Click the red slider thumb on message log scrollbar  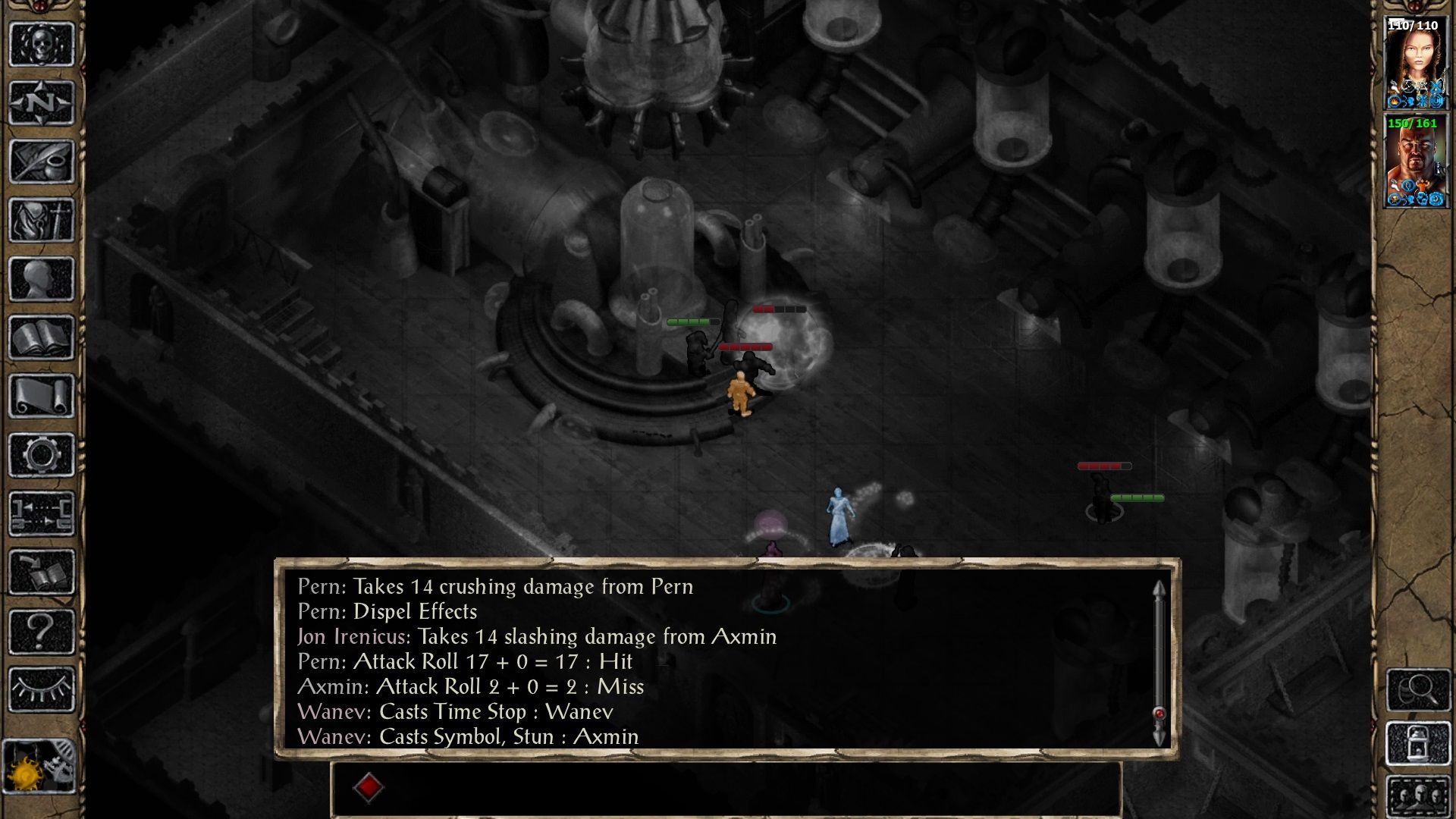1159,712
